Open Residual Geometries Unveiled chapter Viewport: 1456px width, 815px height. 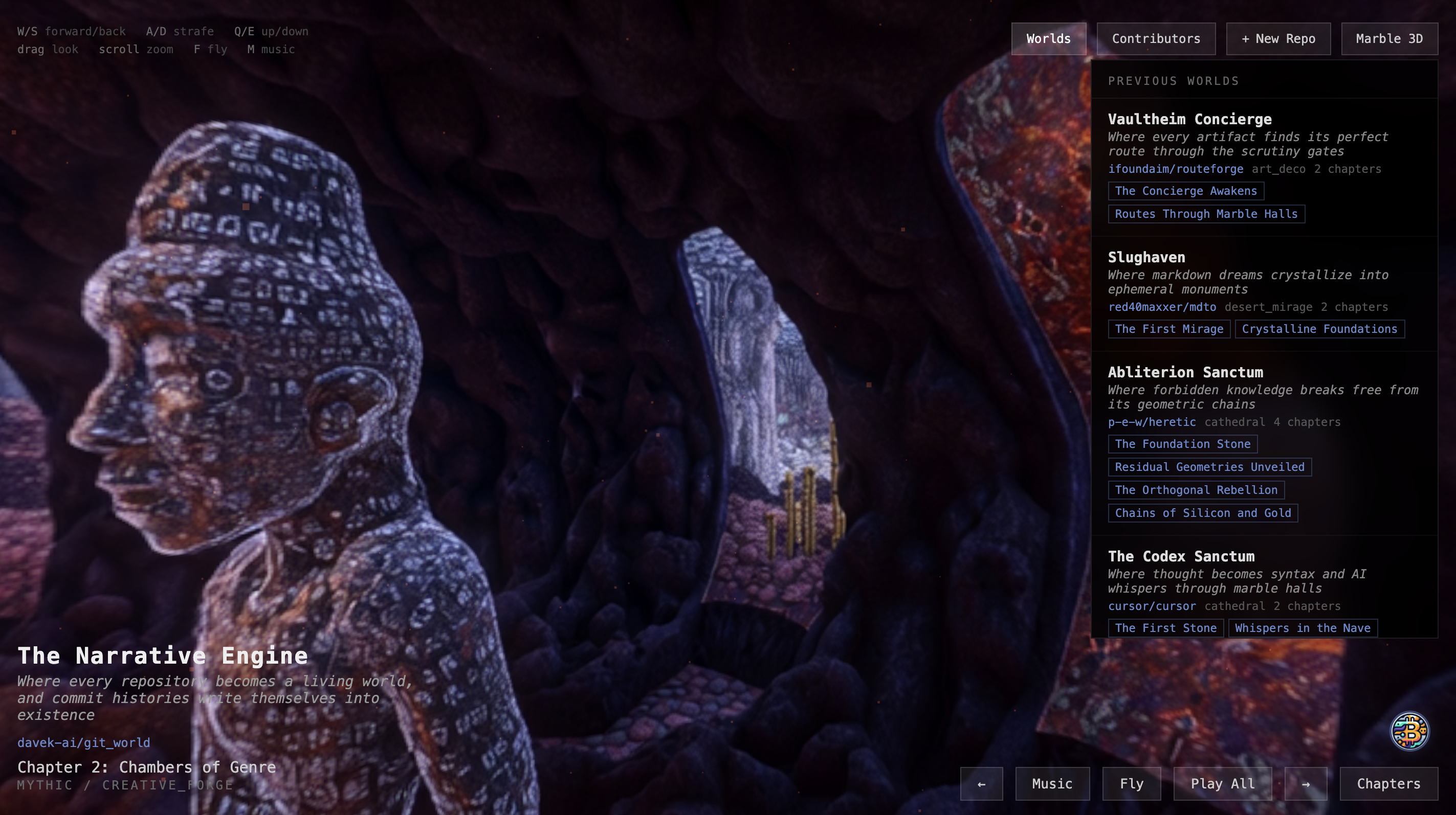(1209, 467)
